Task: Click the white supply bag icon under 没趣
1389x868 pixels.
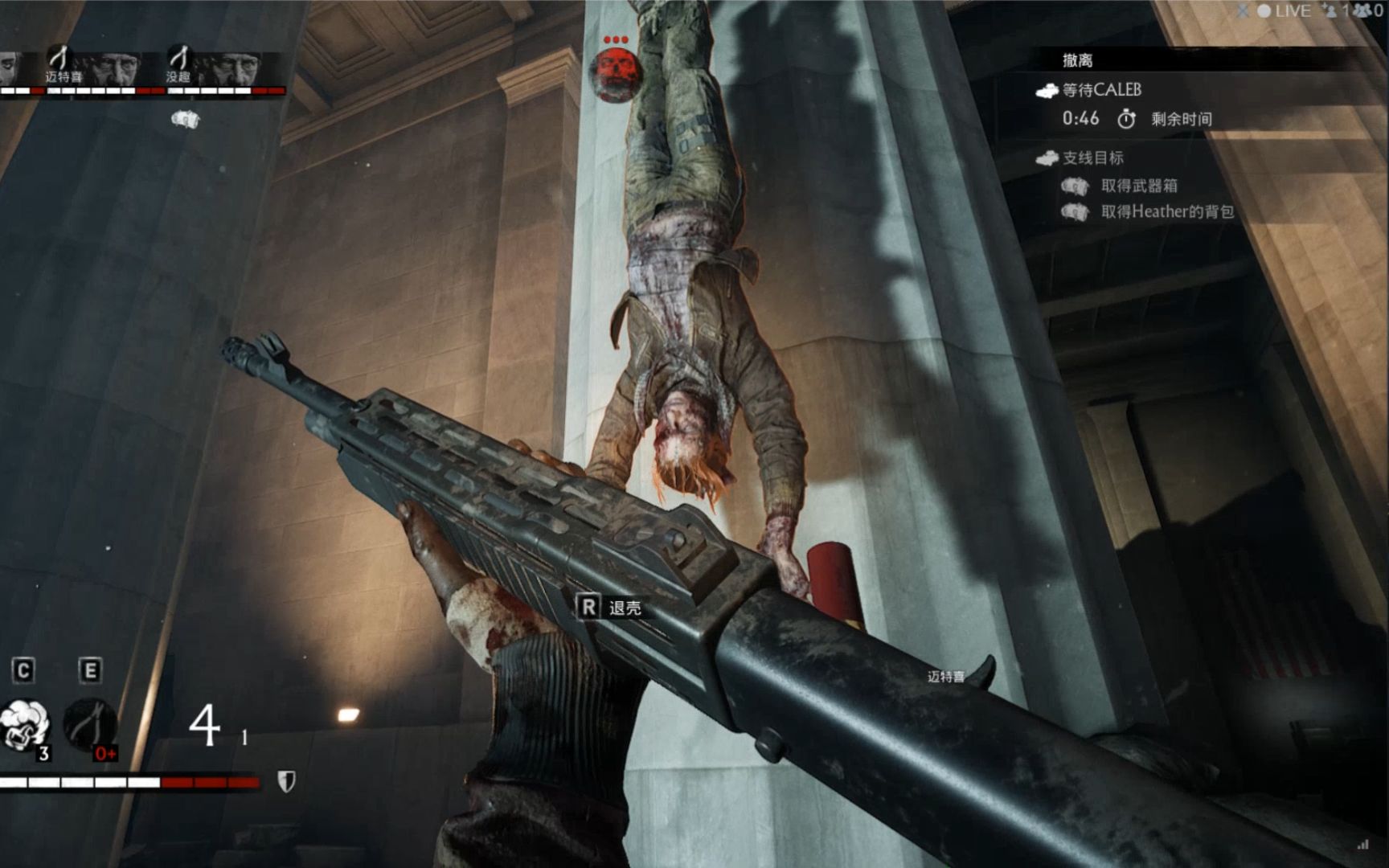Action: point(185,120)
